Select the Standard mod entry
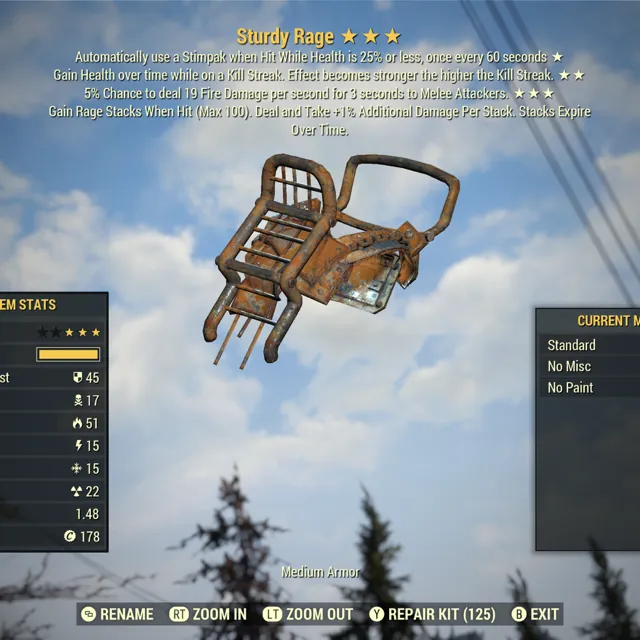 coord(572,345)
